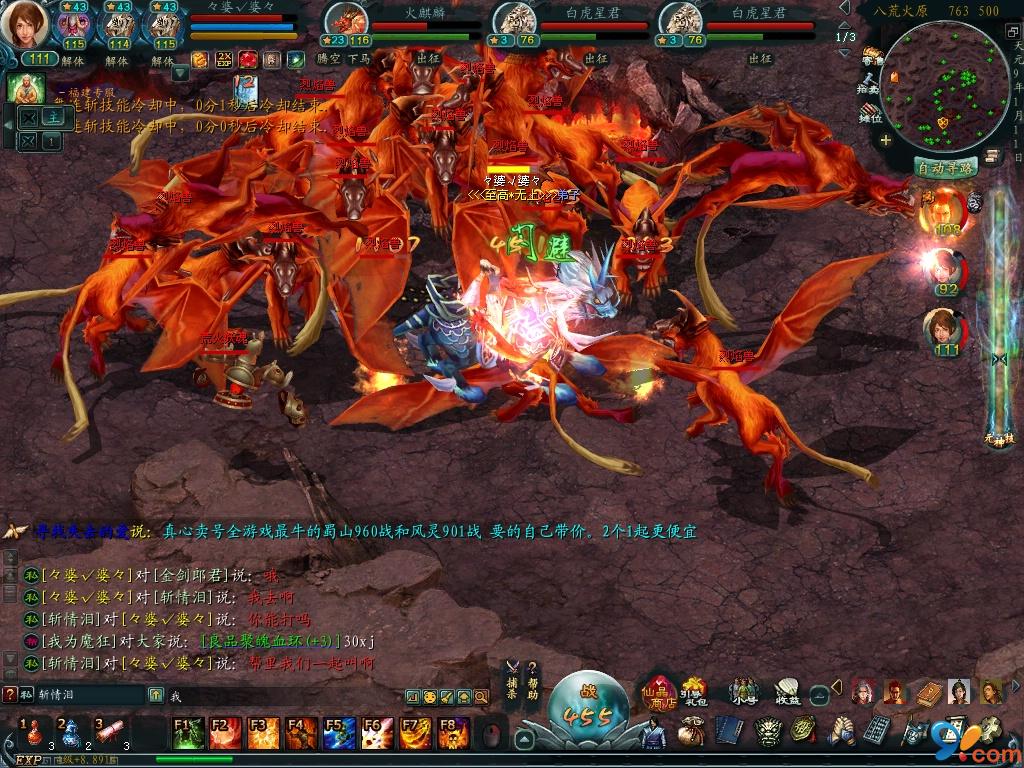The width and height of the screenshot is (1024, 768).
Task: Use the blue potion in slot 2
Action: [x=72, y=734]
